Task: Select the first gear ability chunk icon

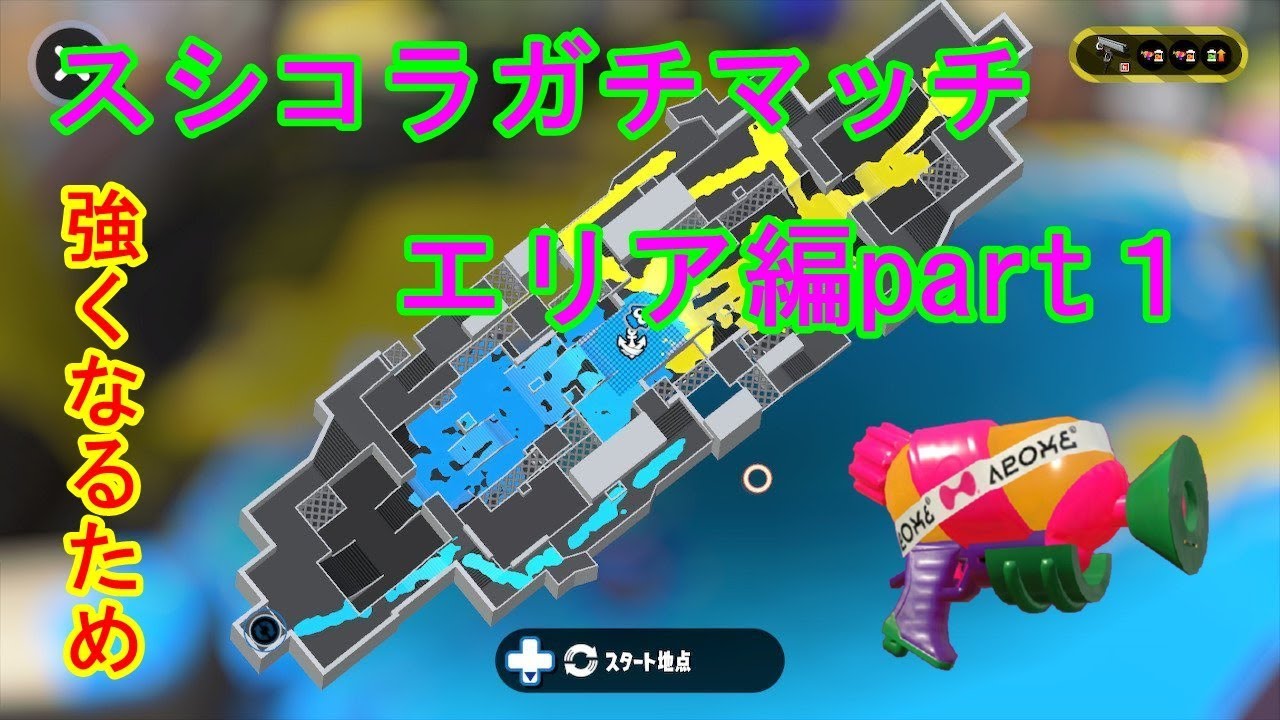Action: click(1149, 56)
